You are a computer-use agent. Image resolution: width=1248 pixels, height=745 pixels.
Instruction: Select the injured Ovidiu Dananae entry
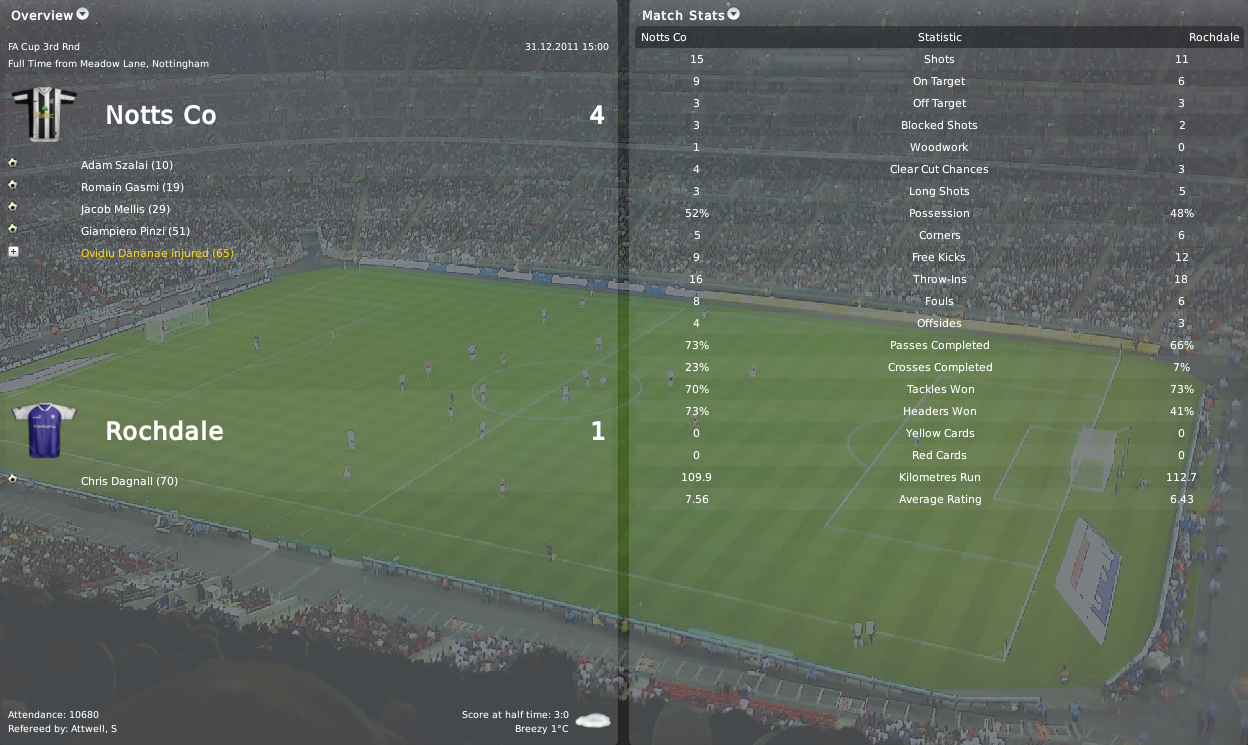pos(157,253)
